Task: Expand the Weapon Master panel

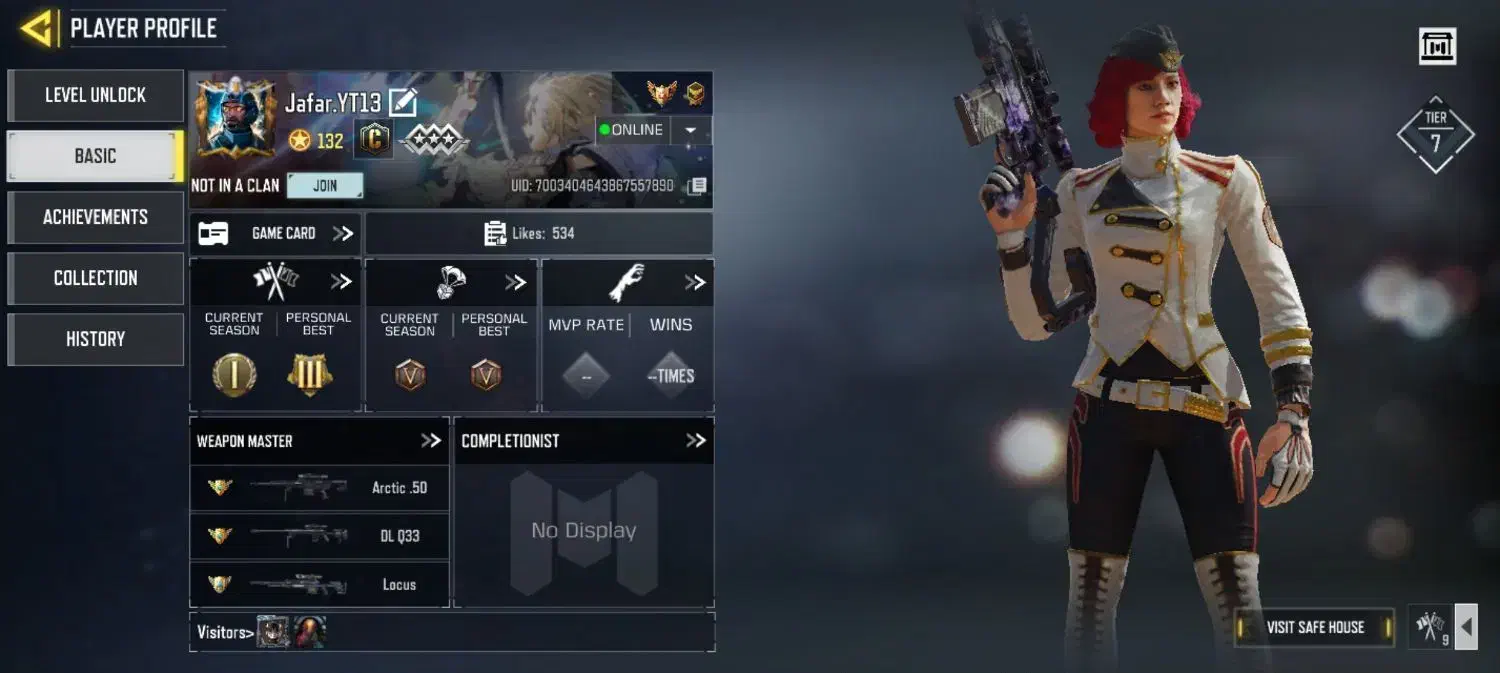Action: [430, 441]
